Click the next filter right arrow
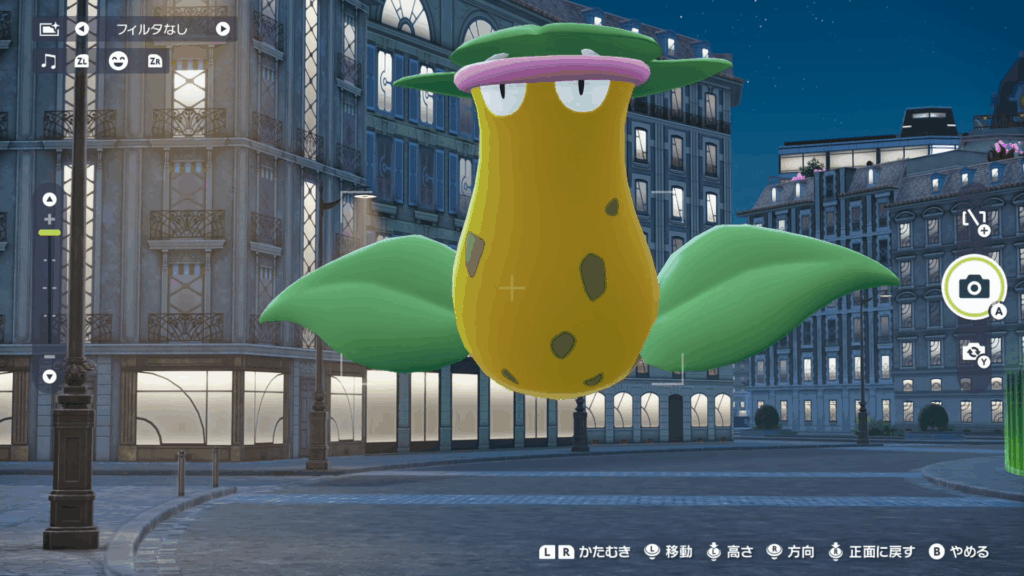Image resolution: width=1024 pixels, height=576 pixels. tap(222, 29)
